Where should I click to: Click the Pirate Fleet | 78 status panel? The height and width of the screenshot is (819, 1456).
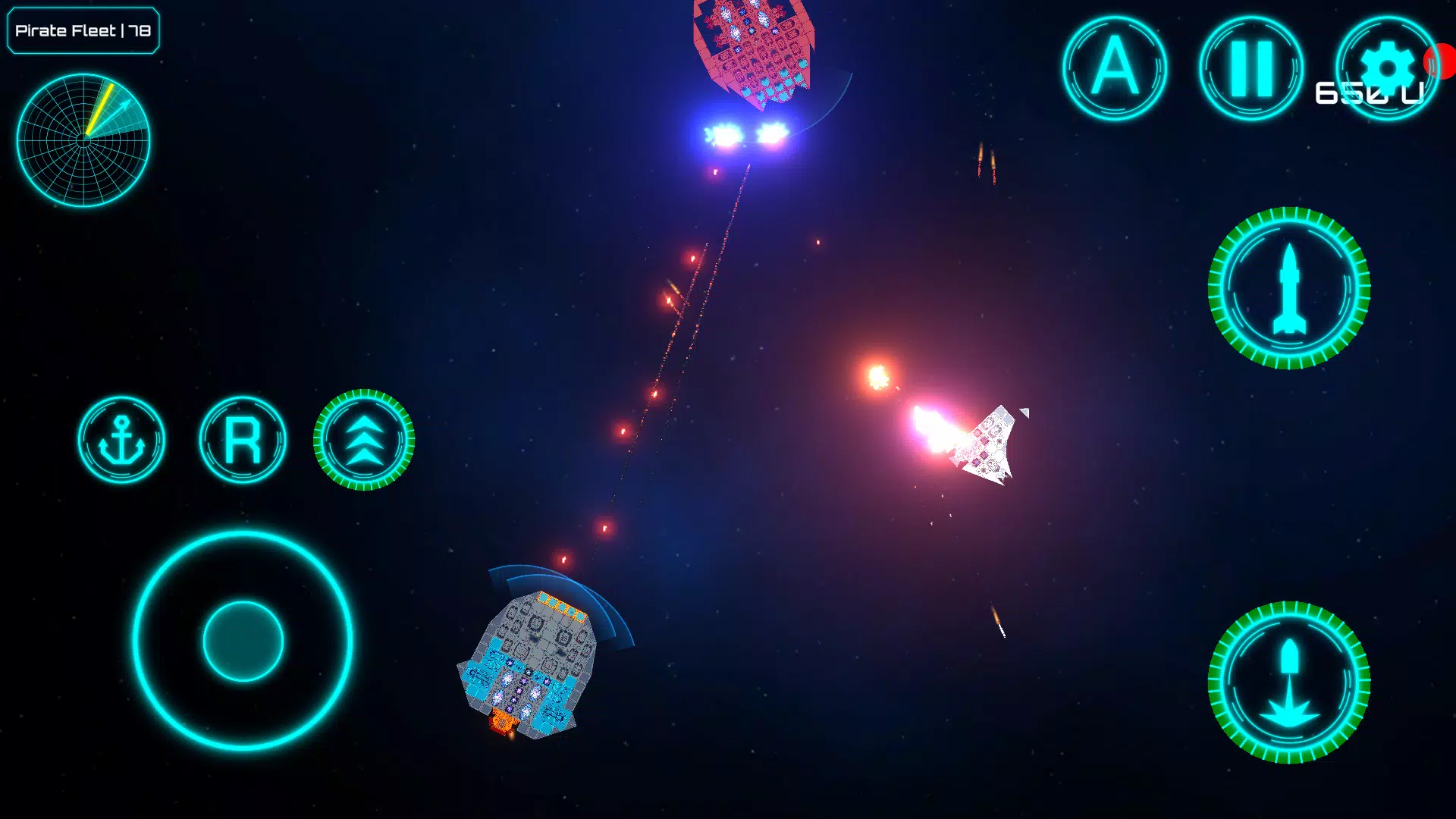click(82, 31)
